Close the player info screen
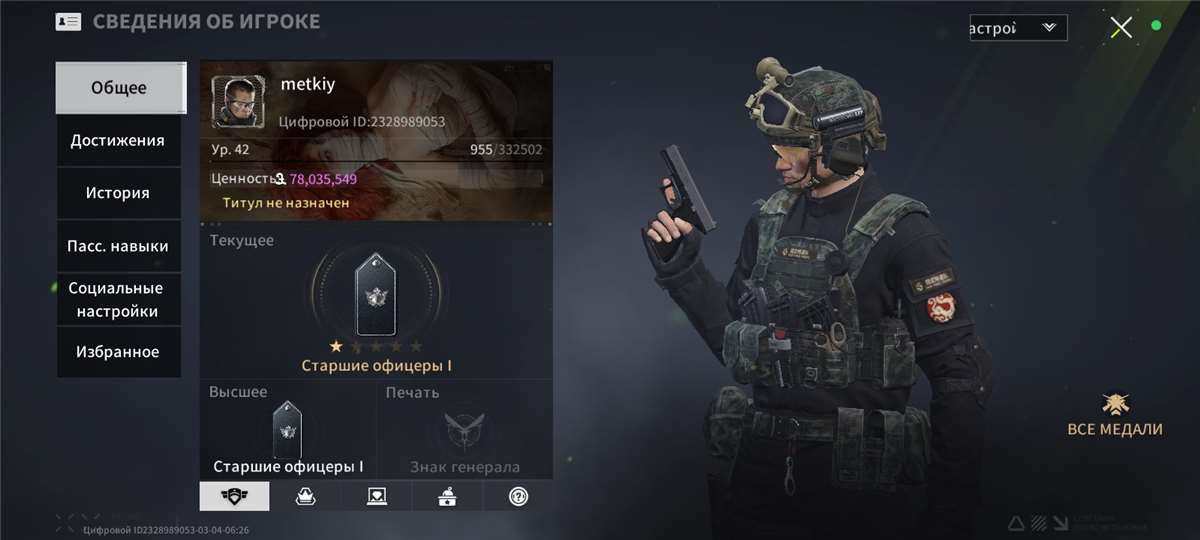The image size is (1200, 540). 1121,28
